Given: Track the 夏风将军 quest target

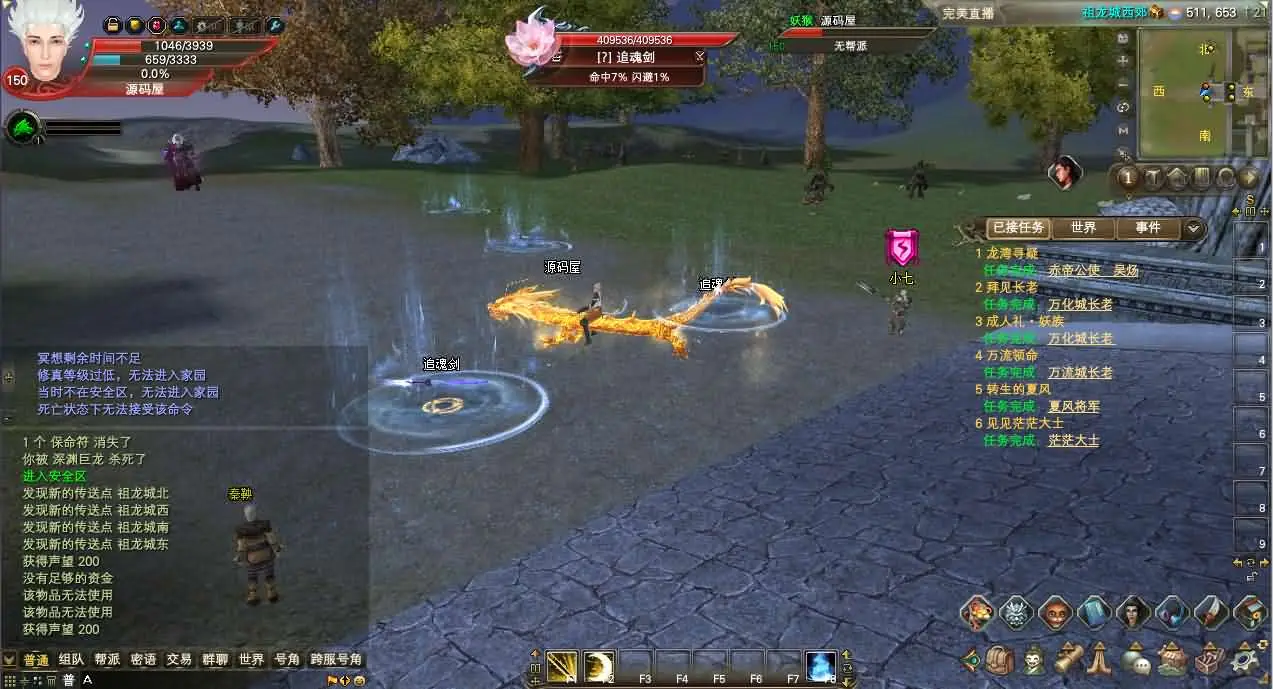Looking at the screenshot, I should pyautogui.click(x=1074, y=406).
